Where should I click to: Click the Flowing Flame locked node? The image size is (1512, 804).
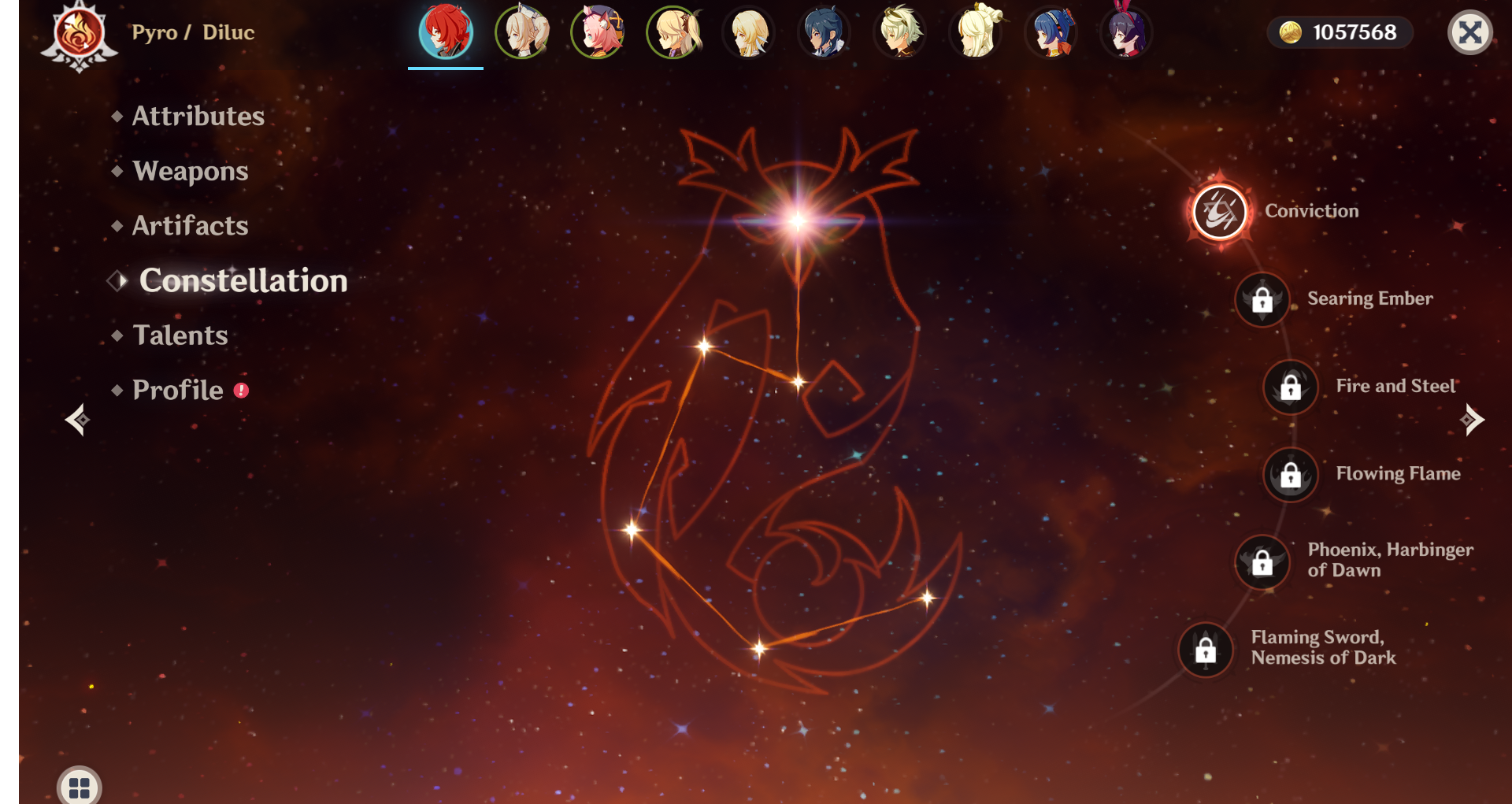pos(1291,475)
